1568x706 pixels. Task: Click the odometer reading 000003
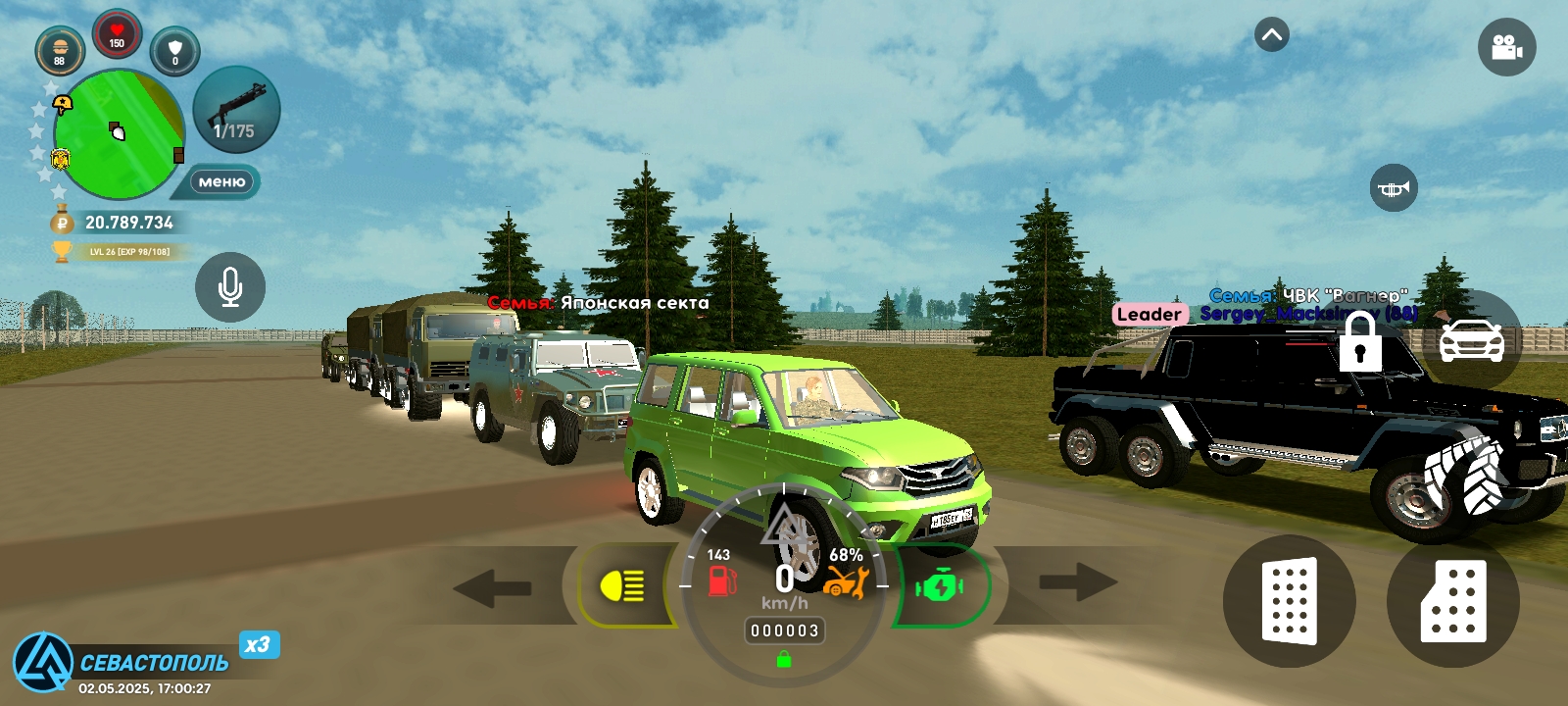click(784, 631)
